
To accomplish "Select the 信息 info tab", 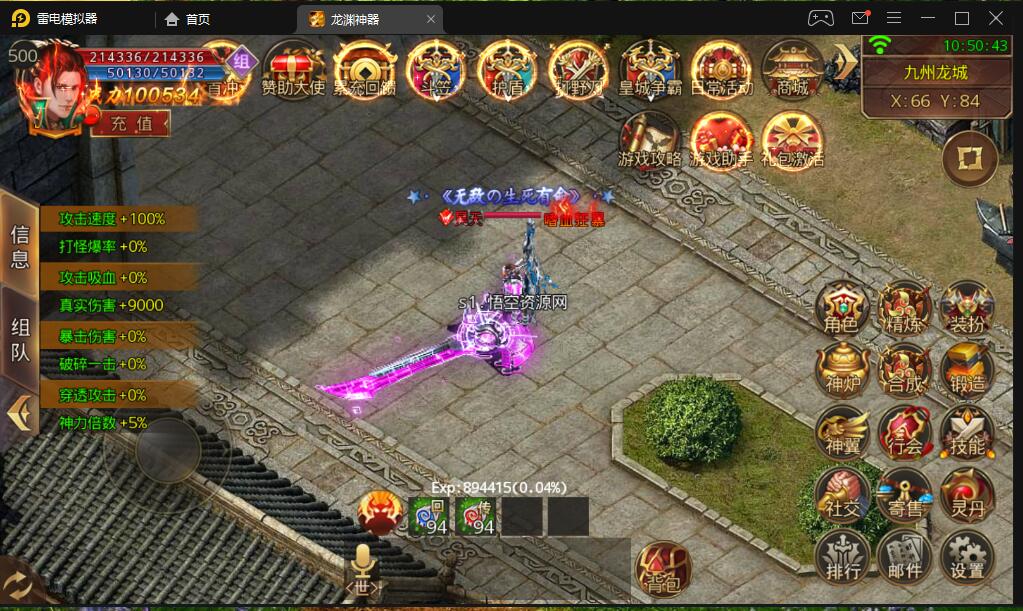I will point(20,246).
